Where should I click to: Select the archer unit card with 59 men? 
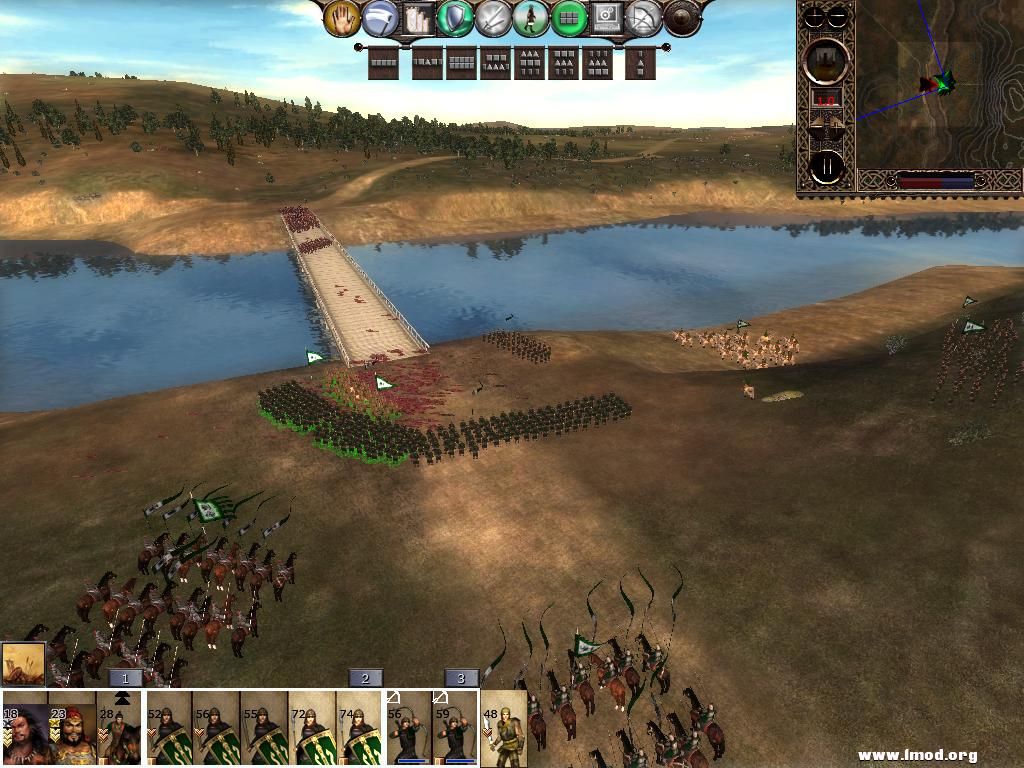click(455, 729)
